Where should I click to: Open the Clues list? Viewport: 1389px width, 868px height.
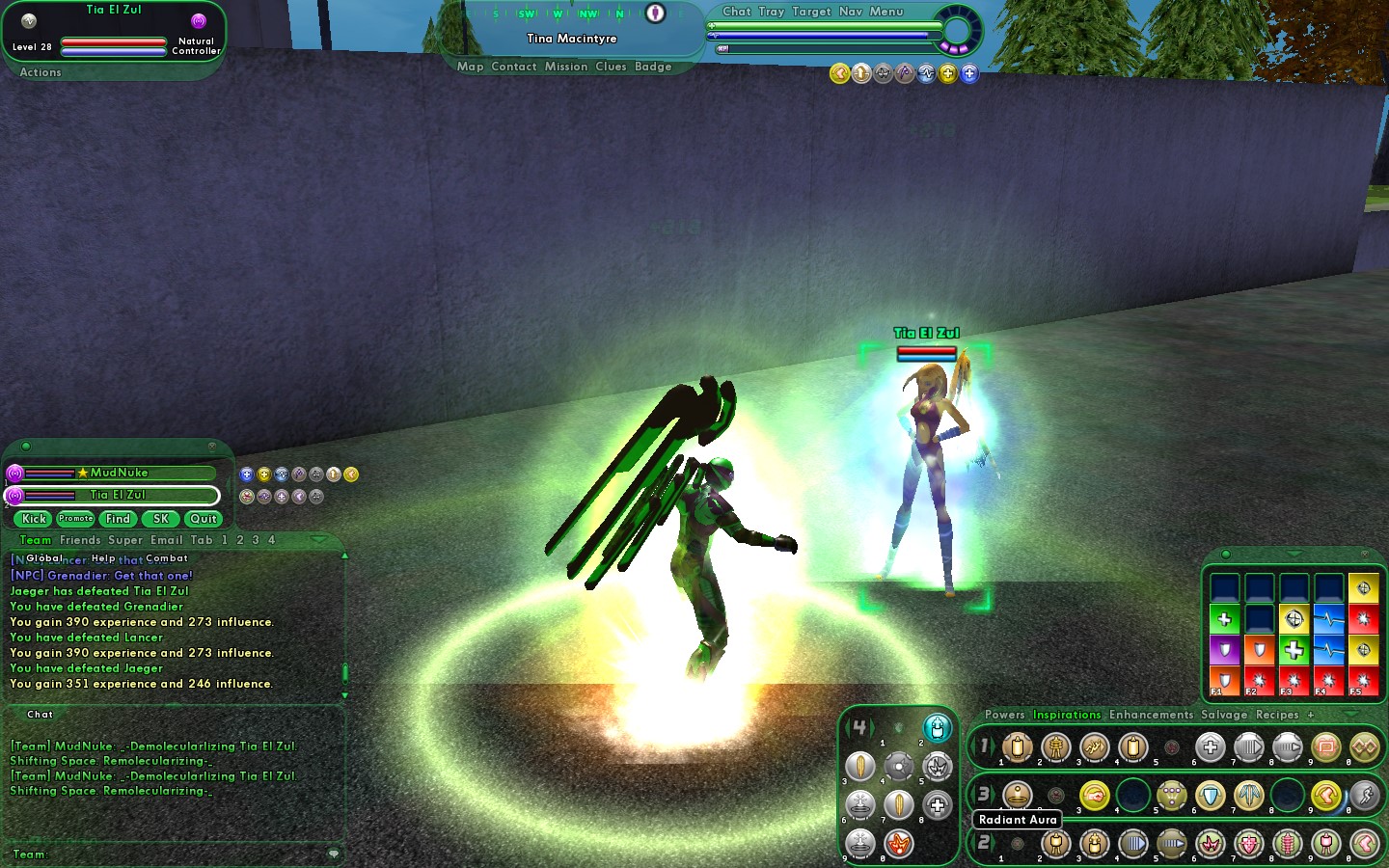(x=611, y=67)
